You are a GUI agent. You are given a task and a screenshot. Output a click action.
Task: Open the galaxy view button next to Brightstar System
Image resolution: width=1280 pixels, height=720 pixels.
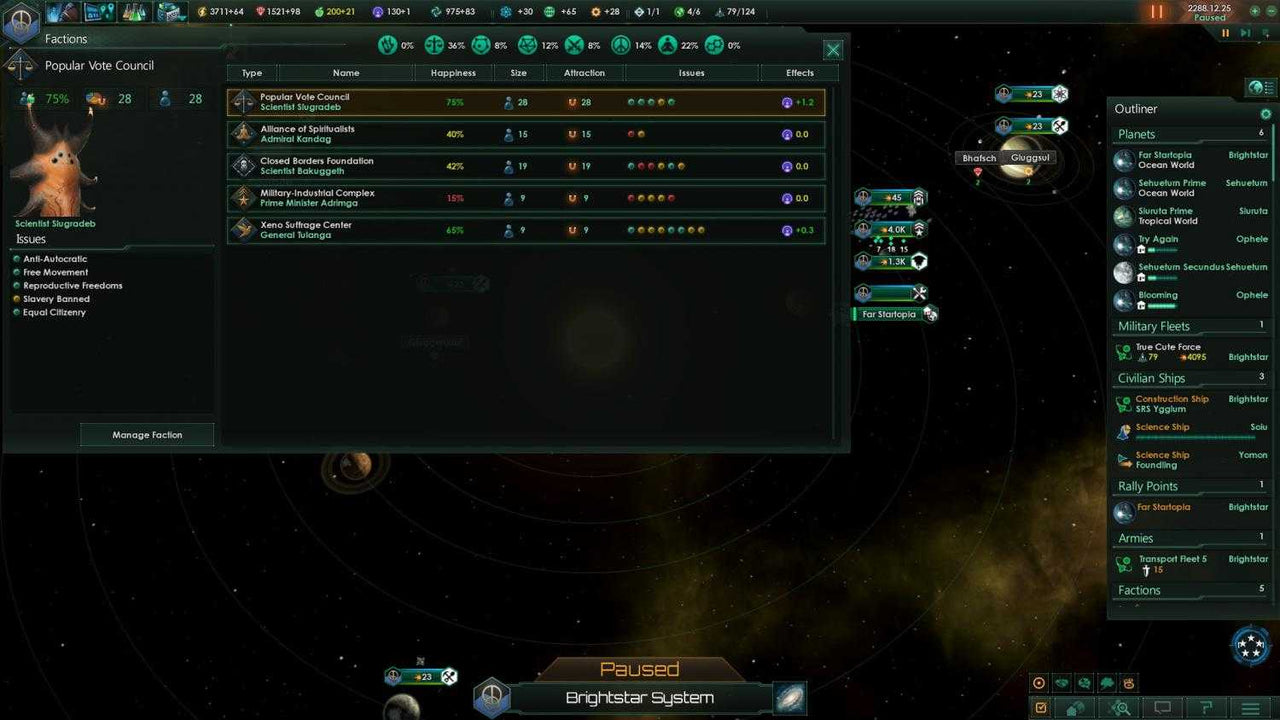(x=789, y=698)
